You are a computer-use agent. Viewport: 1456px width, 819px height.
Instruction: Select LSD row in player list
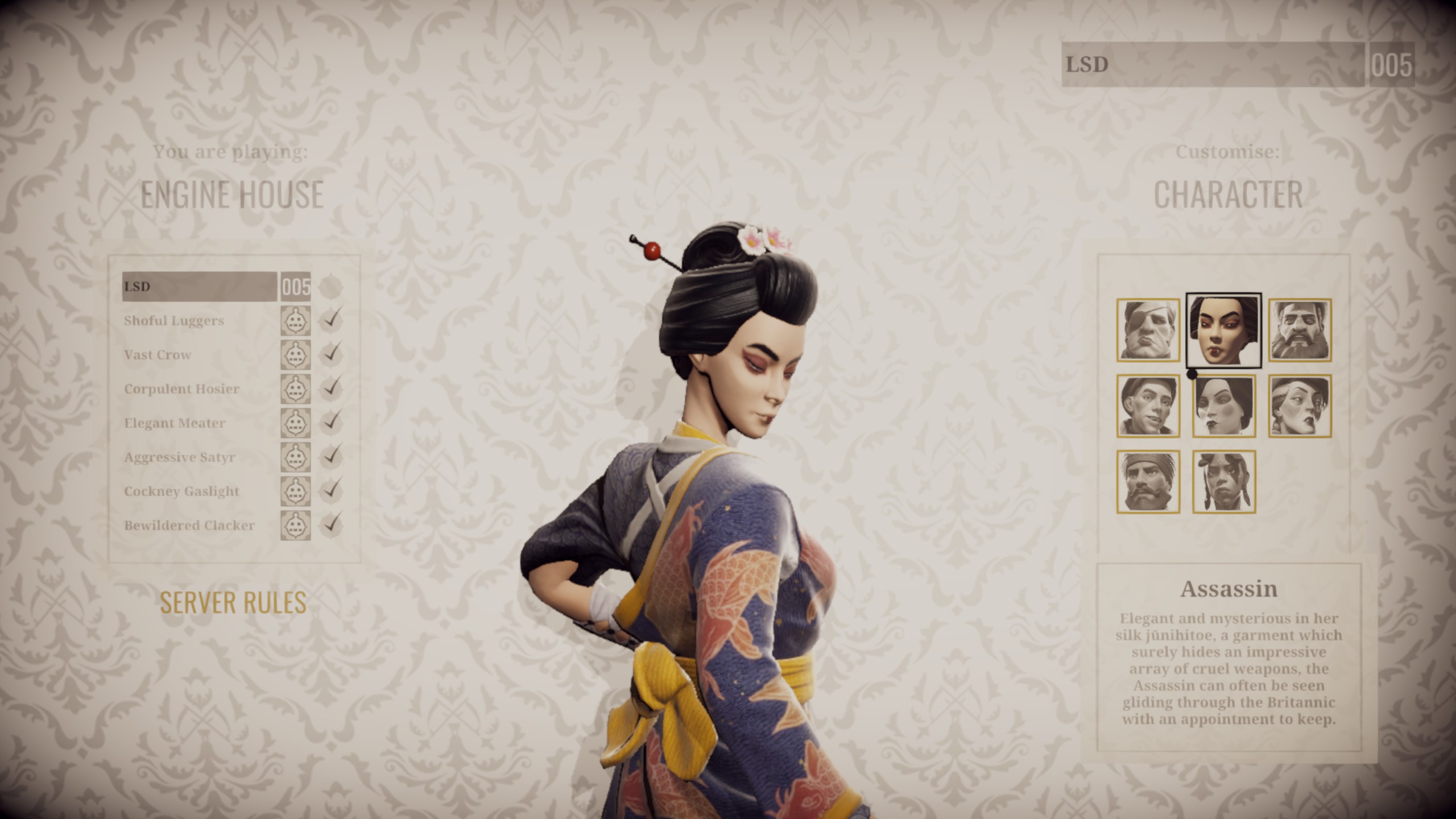(x=199, y=287)
